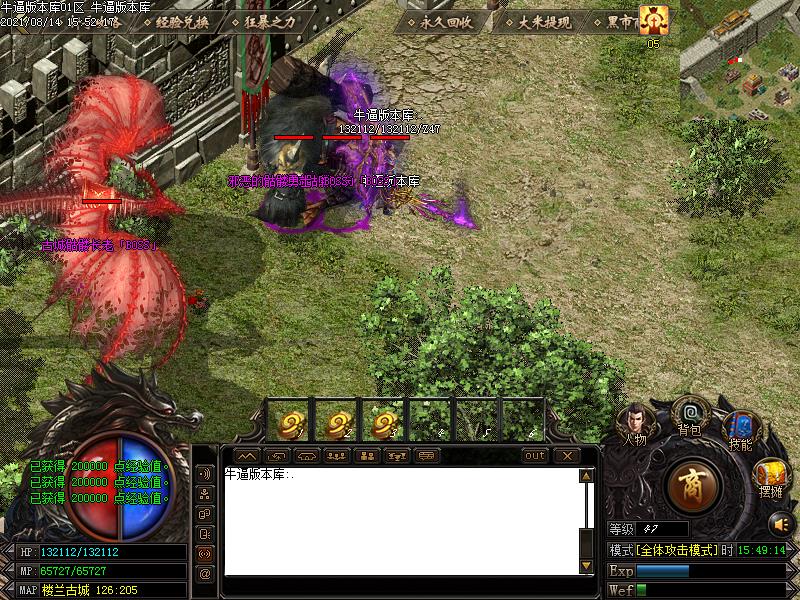Image resolution: width=800 pixels, height=600 pixels.
Task: Close the chat panel with the X button
Action: 567,456
